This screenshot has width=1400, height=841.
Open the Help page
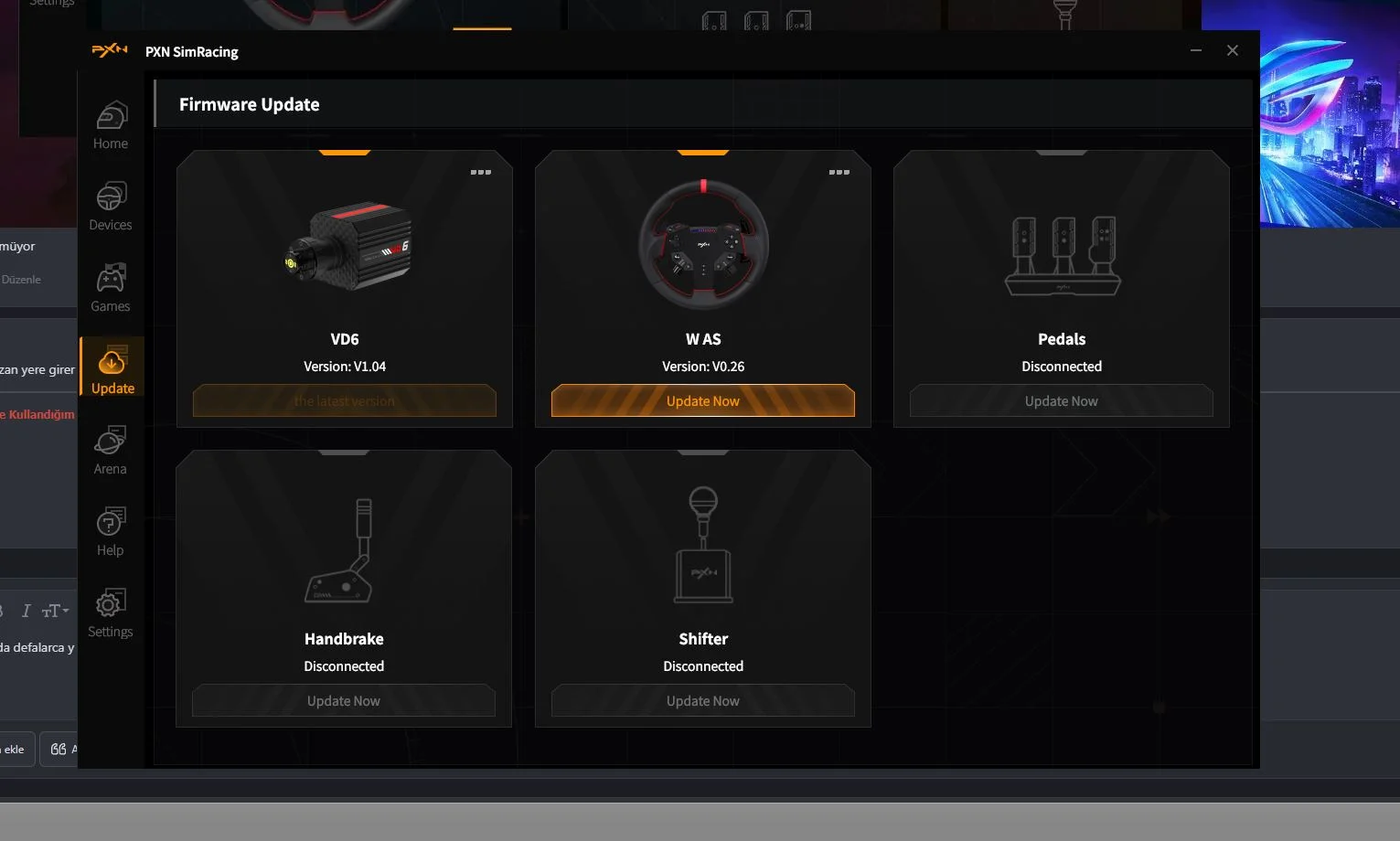[x=111, y=532]
